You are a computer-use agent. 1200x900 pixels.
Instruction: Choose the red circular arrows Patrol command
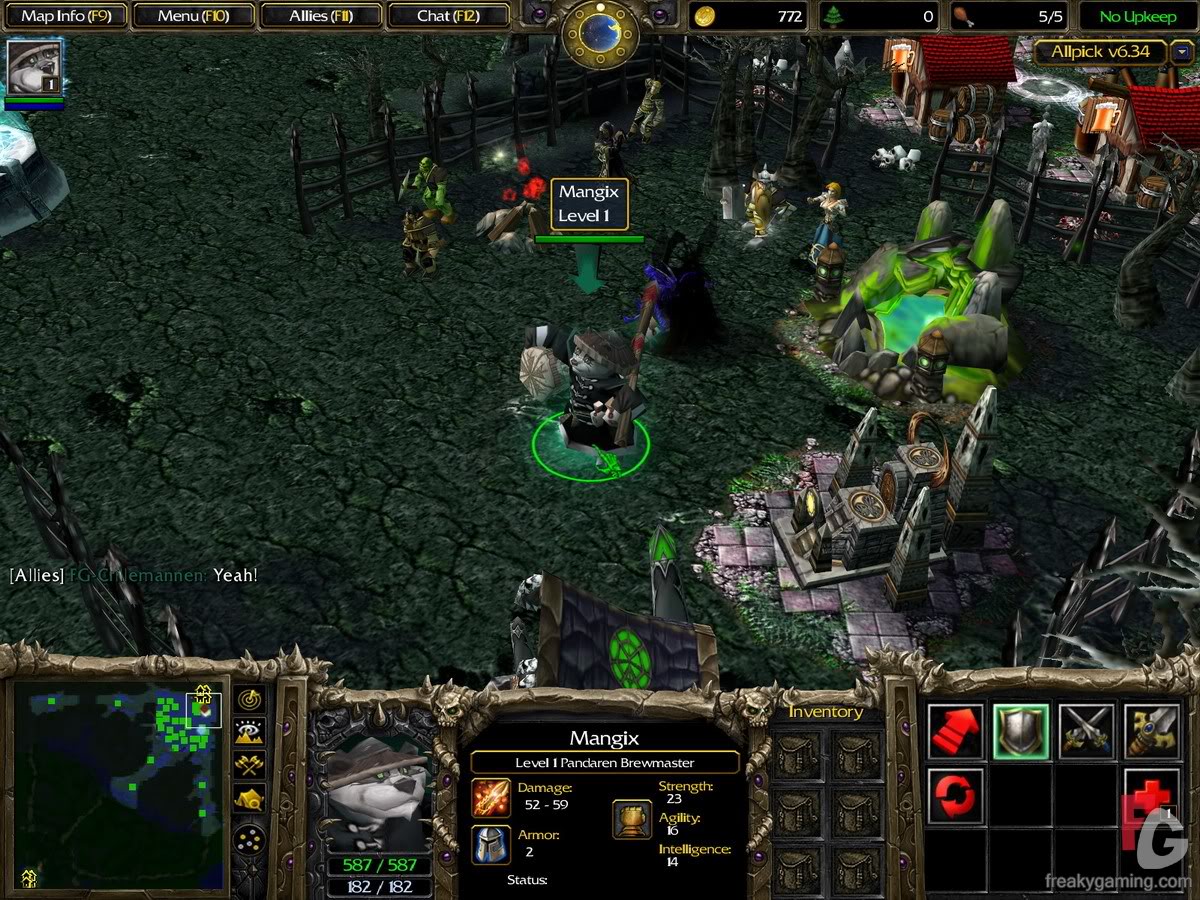[956, 797]
